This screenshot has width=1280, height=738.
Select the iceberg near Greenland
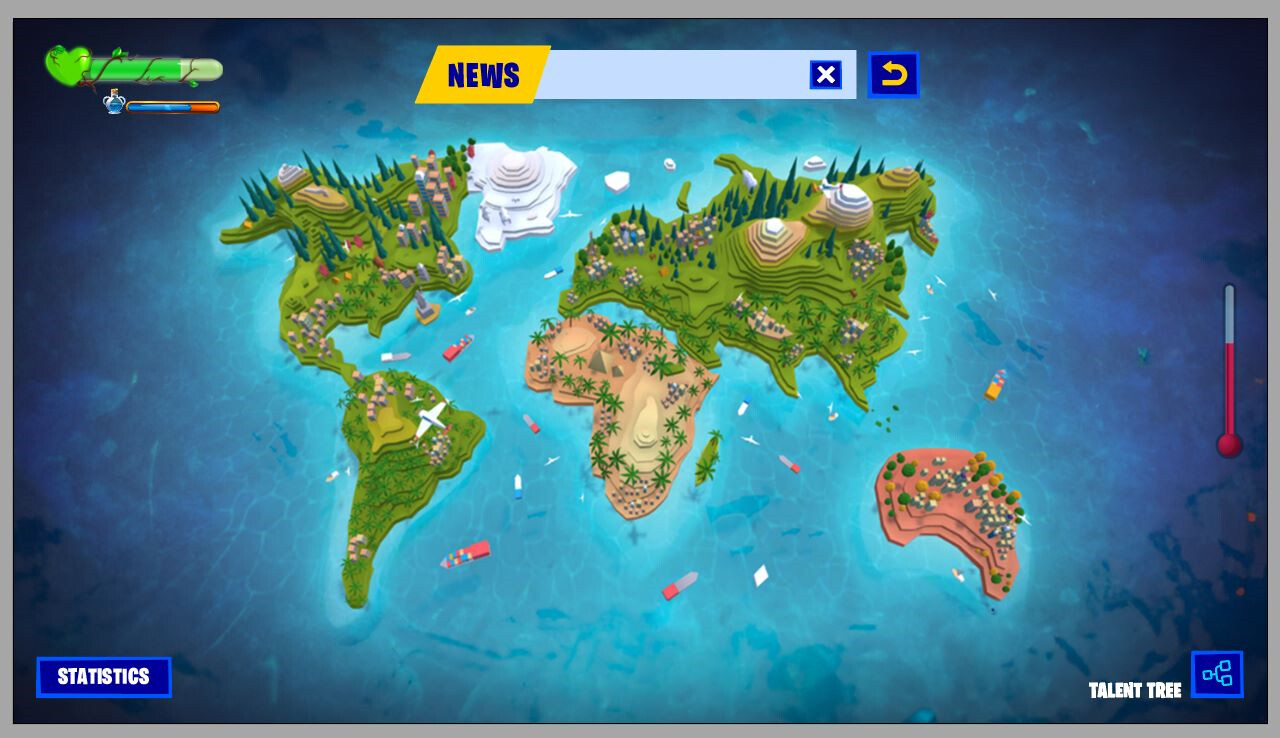[x=617, y=182]
